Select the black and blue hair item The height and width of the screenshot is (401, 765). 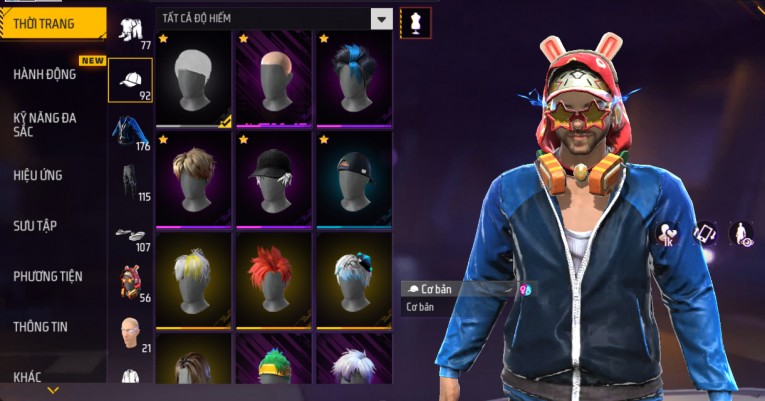pyautogui.click(x=353, y=79)
